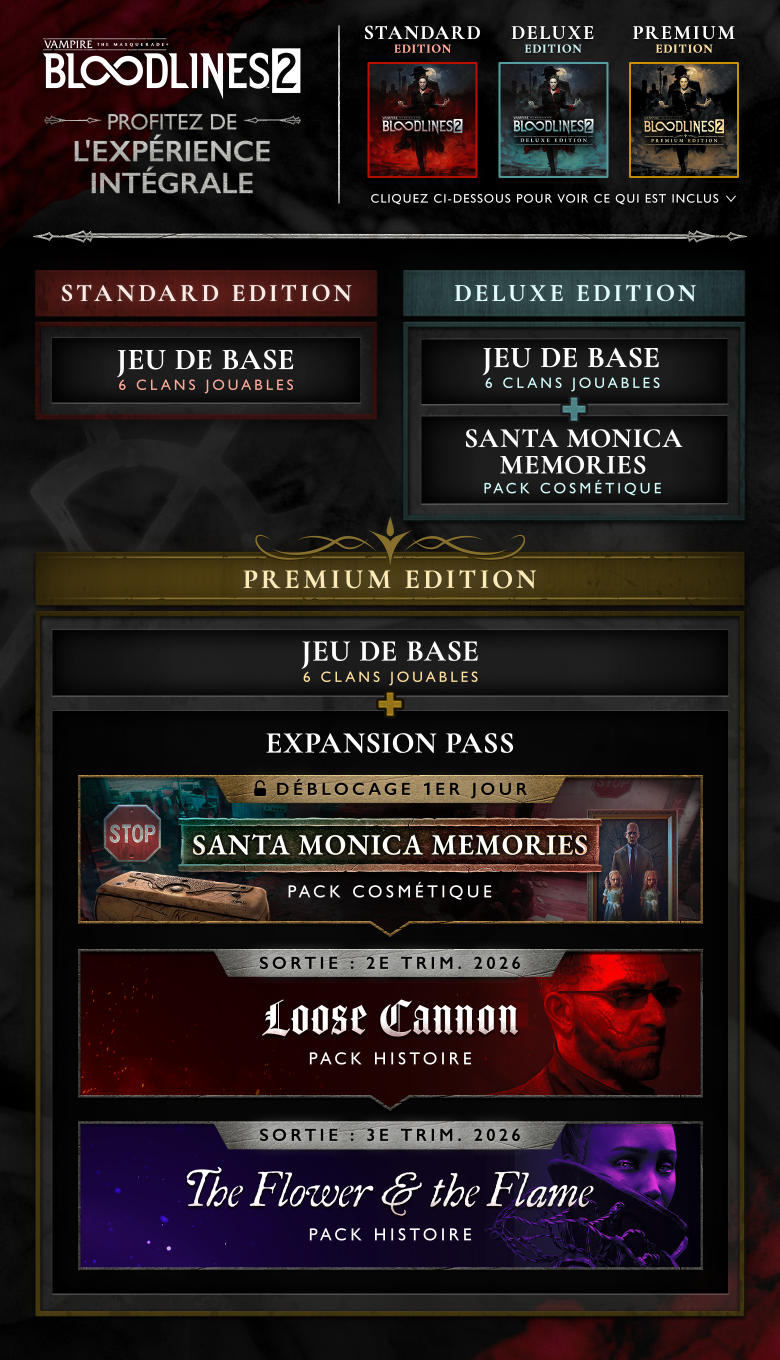Open the red Standard Edition header
780x1360 pixels.
[x=206, y=293]
